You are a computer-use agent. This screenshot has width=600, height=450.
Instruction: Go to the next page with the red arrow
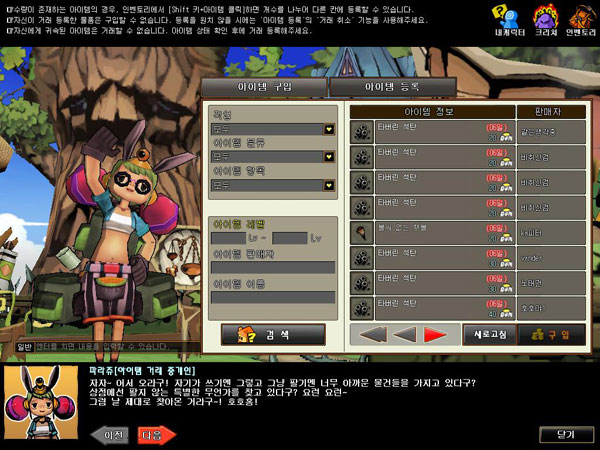[435, 334]
